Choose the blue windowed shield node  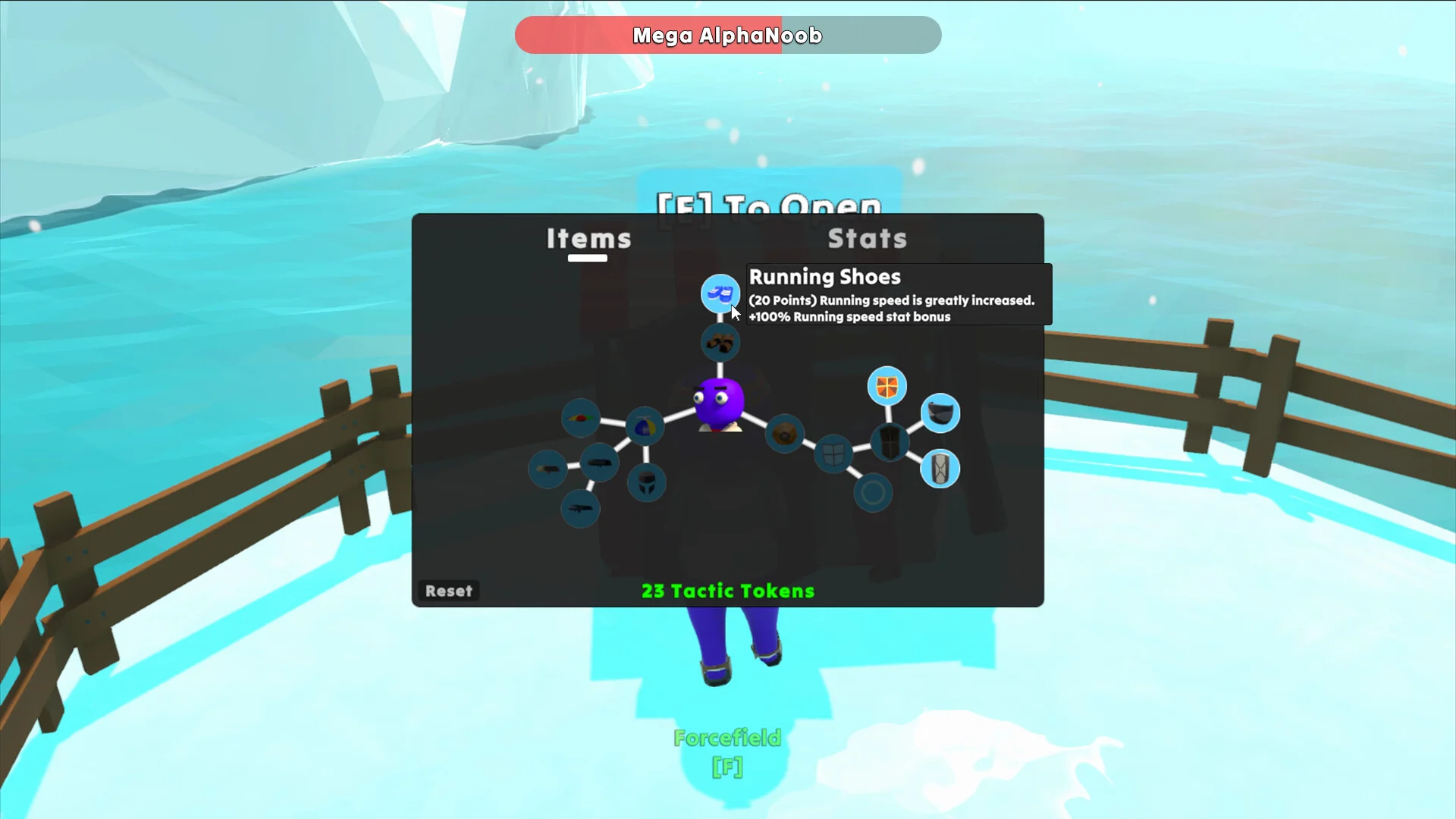coord(833,454)
